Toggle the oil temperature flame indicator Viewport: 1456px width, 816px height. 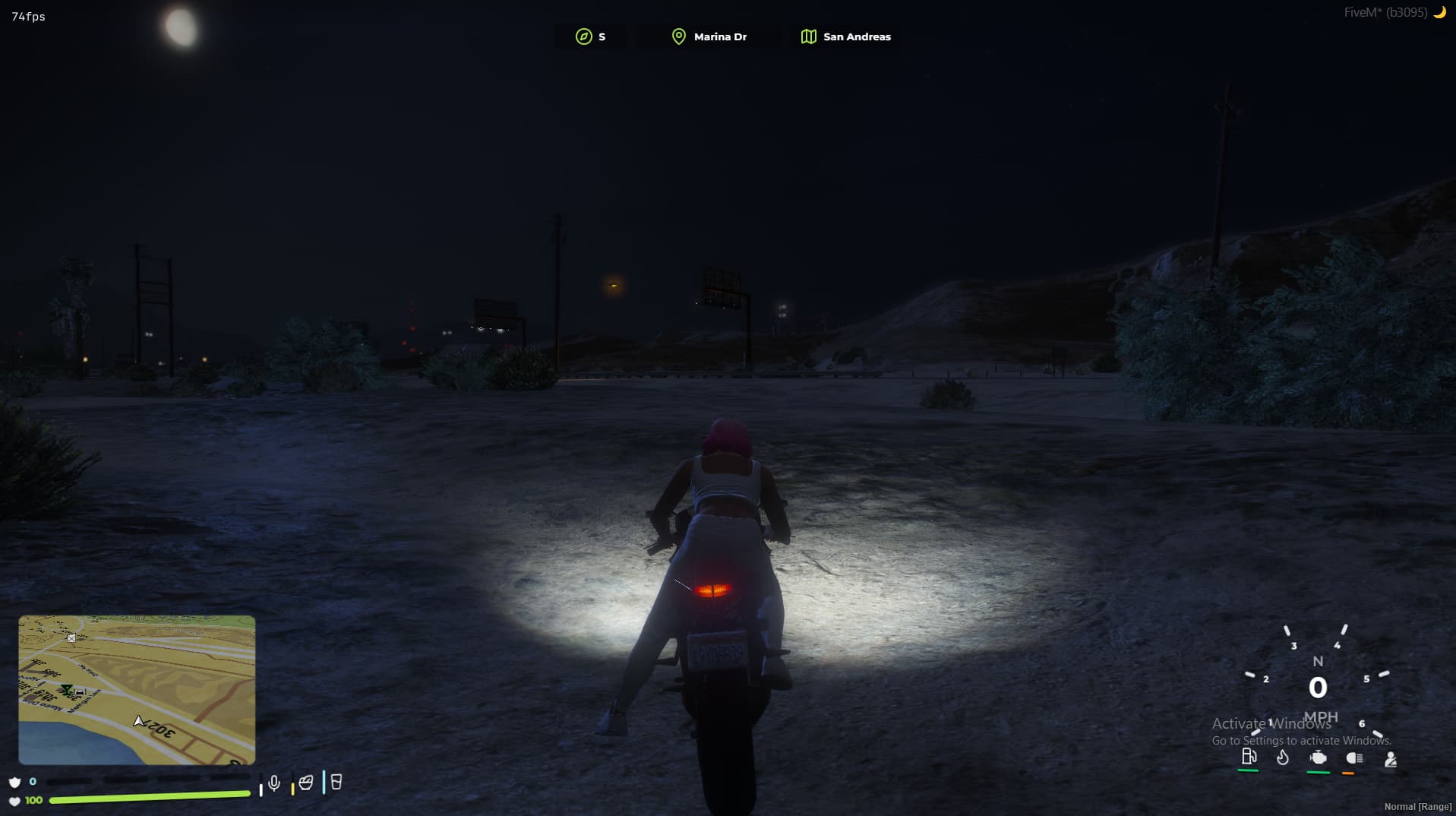tap(1284, 757)
